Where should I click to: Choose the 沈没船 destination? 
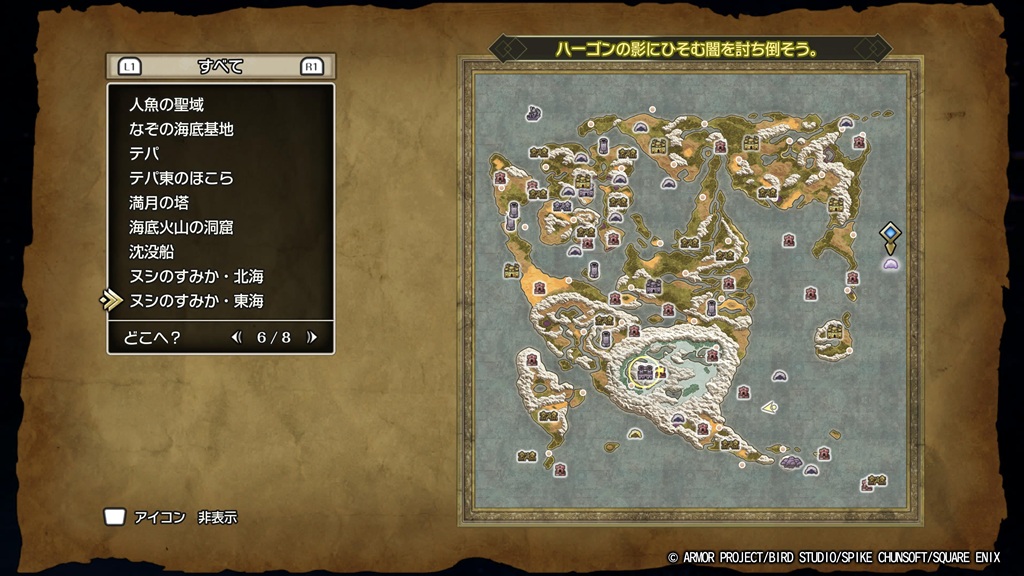point(152,251)
